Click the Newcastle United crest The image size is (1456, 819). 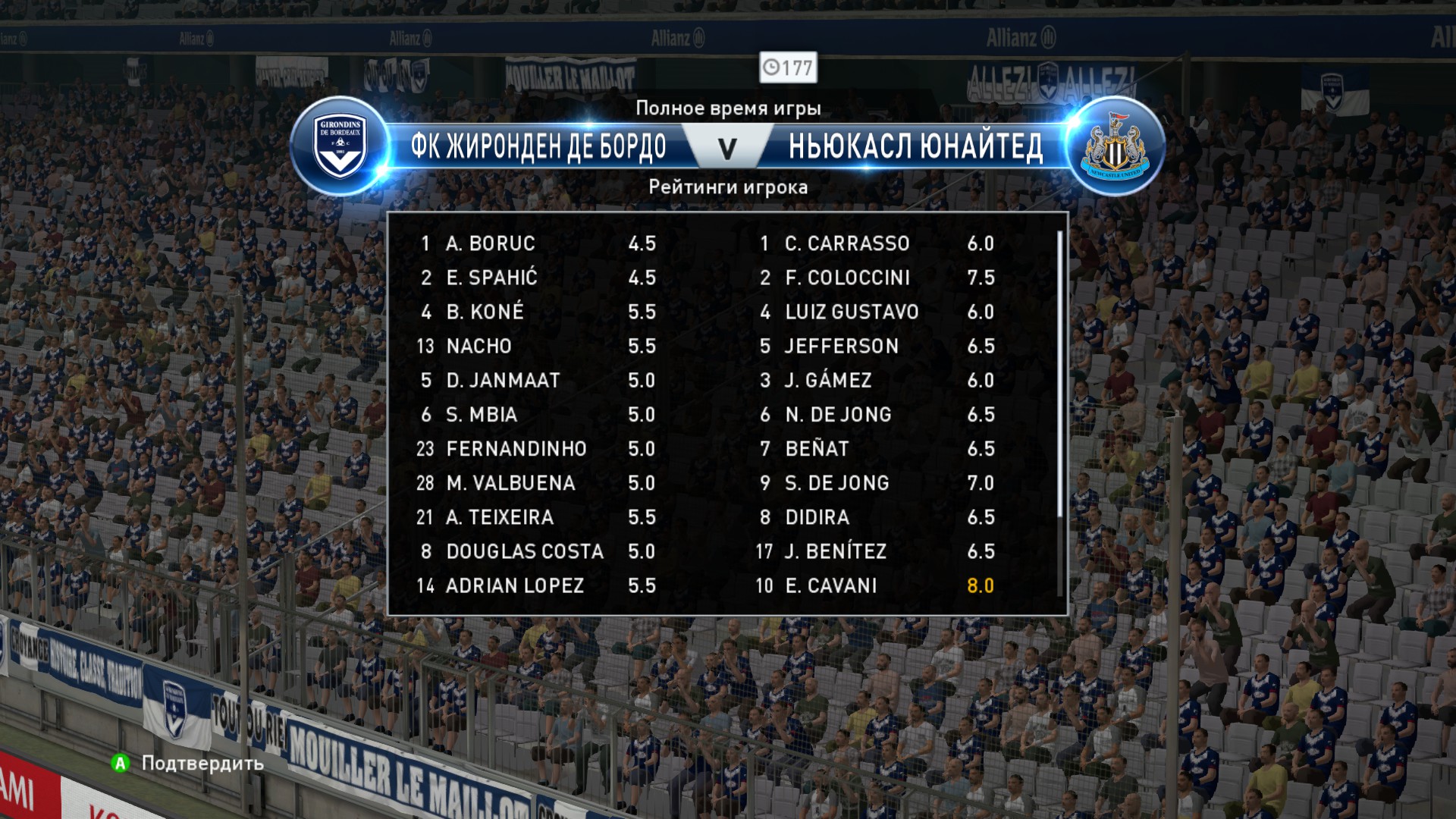[x=1116, y=146]
